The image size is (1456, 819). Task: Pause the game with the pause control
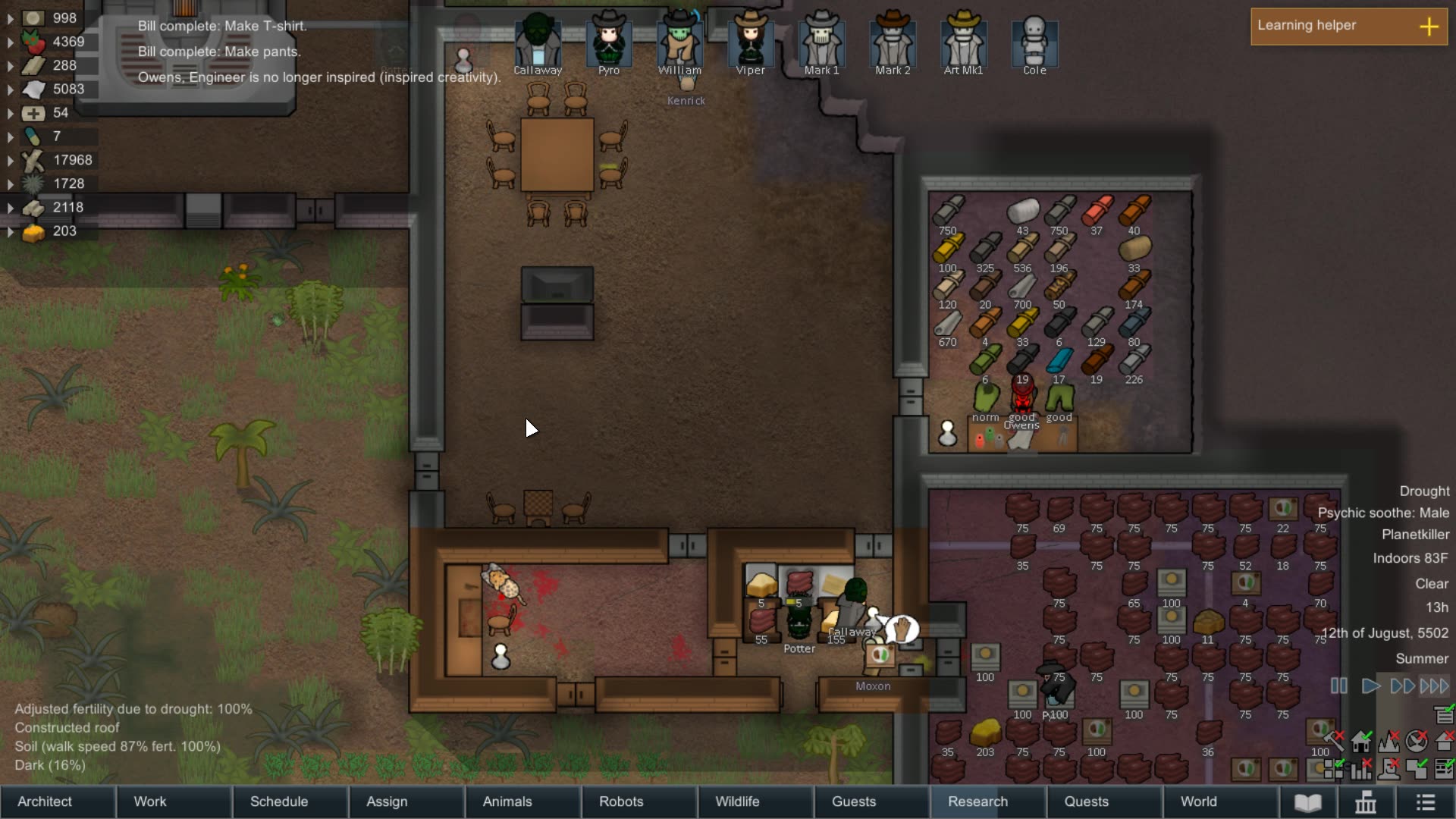click(x=1339, y=686)
